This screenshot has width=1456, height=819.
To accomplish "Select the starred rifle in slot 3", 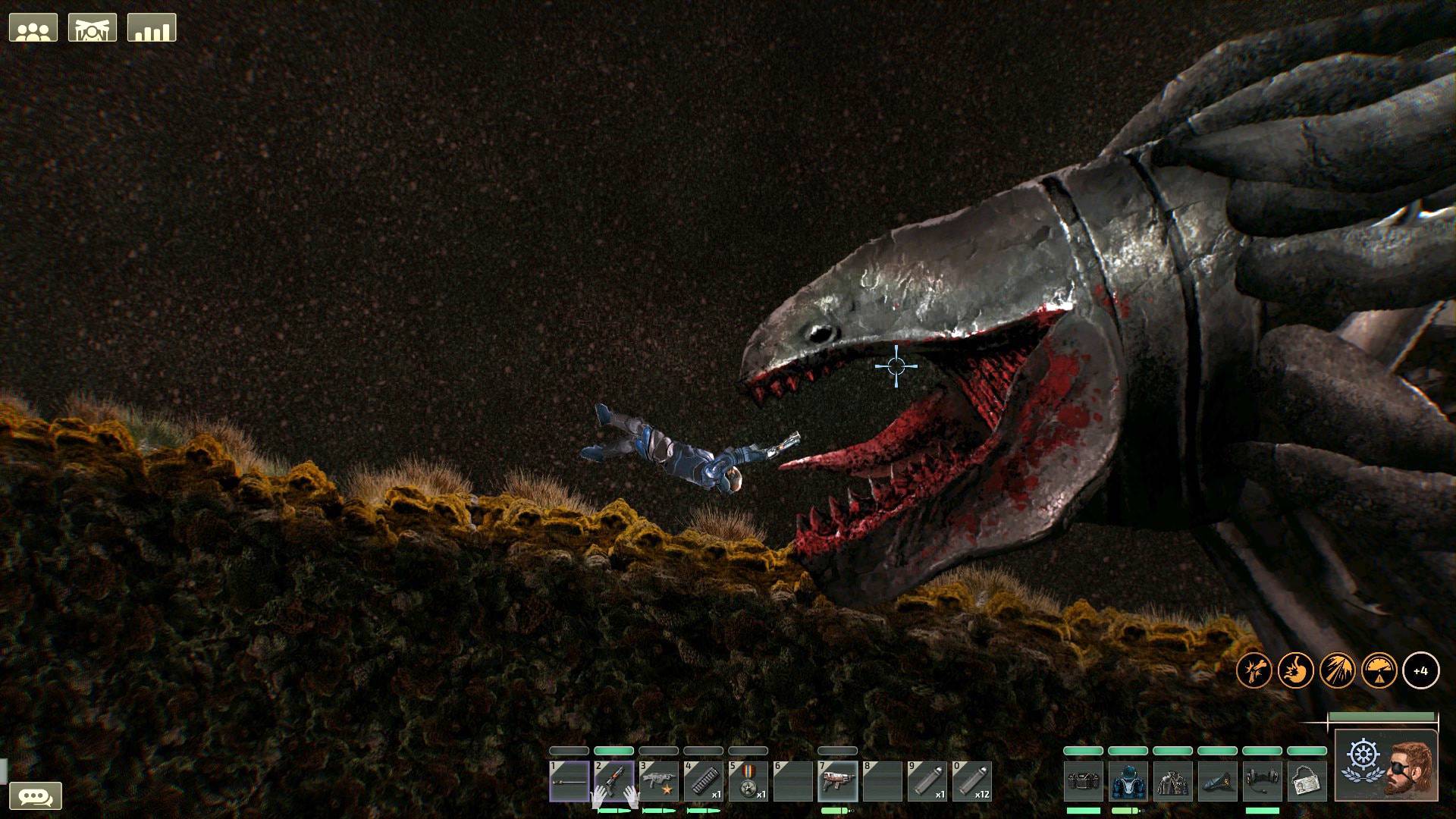I will tap(658, 781).
